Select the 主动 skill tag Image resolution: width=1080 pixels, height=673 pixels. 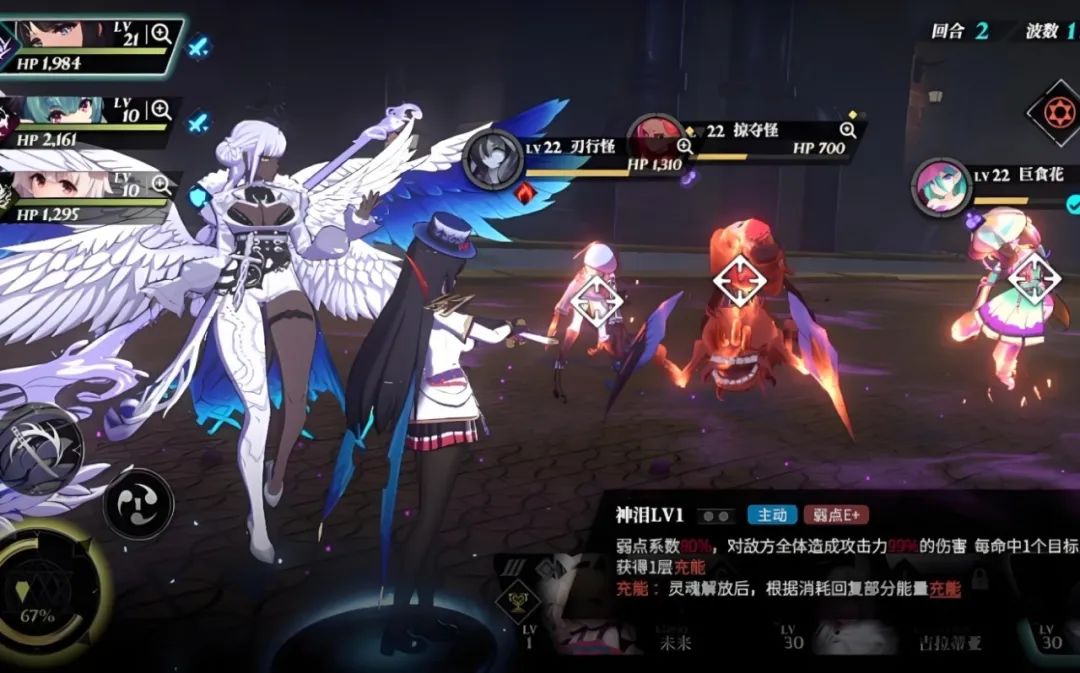click(x=771, y=515)
